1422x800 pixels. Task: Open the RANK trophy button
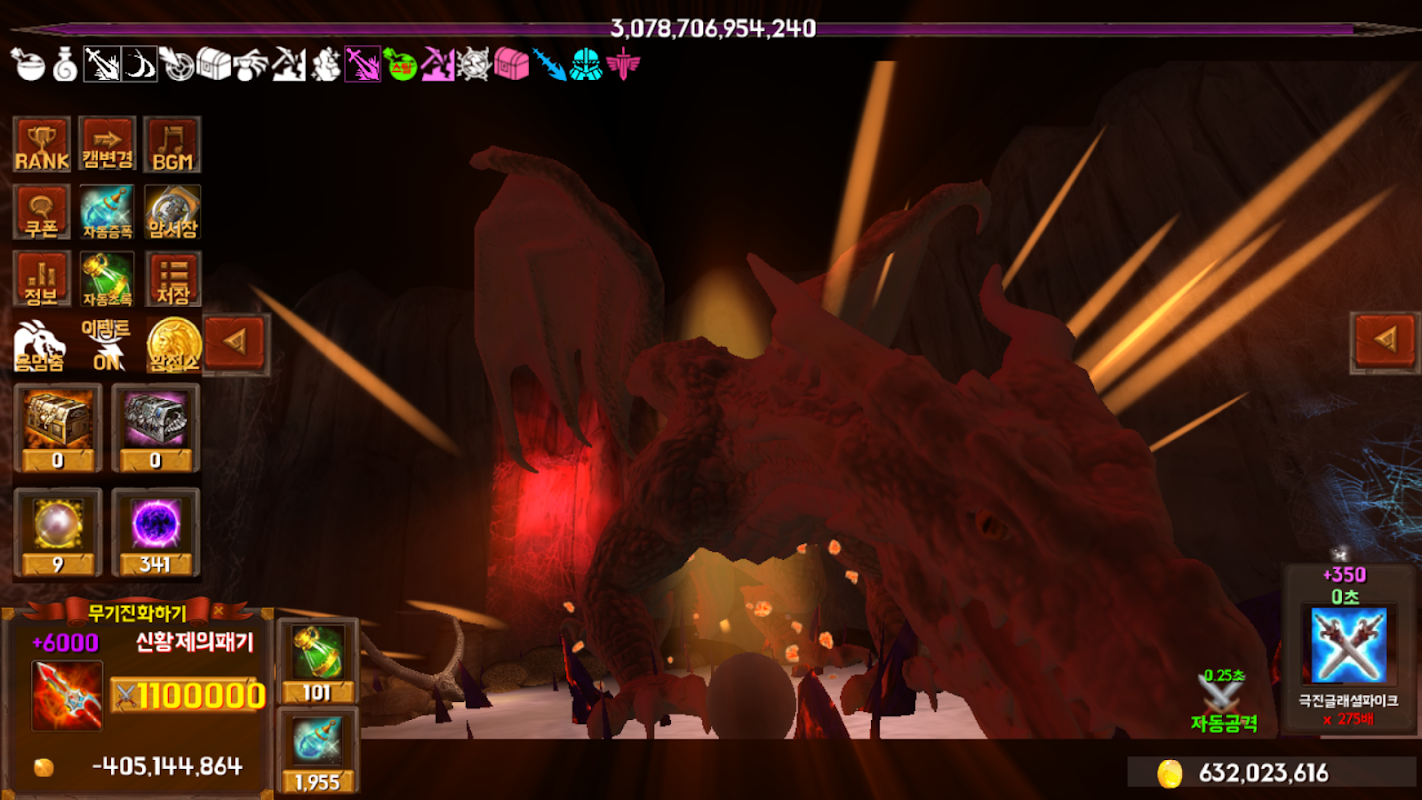point(42,145)
